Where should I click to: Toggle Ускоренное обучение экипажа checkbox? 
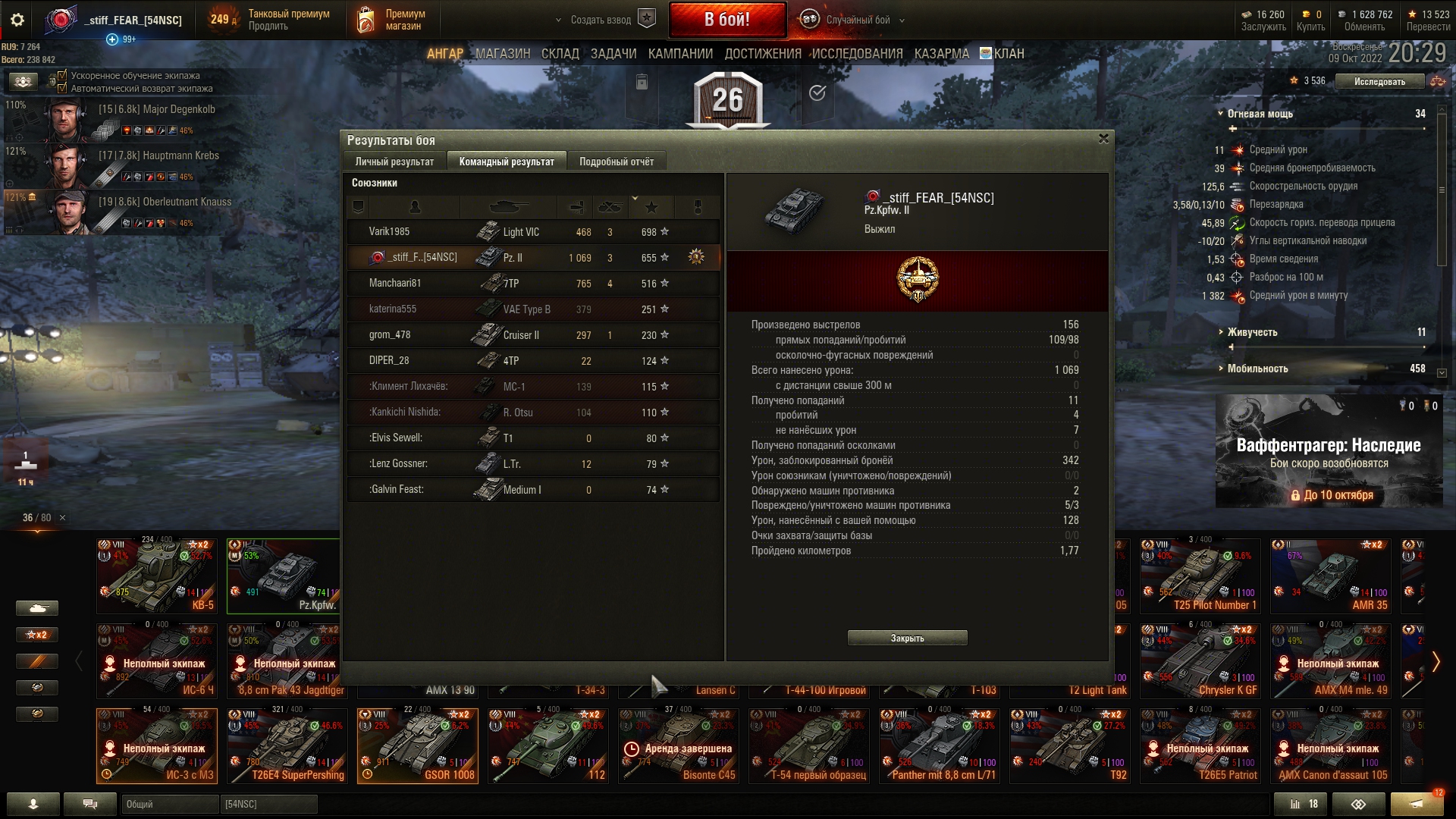(x=63, y=75)
